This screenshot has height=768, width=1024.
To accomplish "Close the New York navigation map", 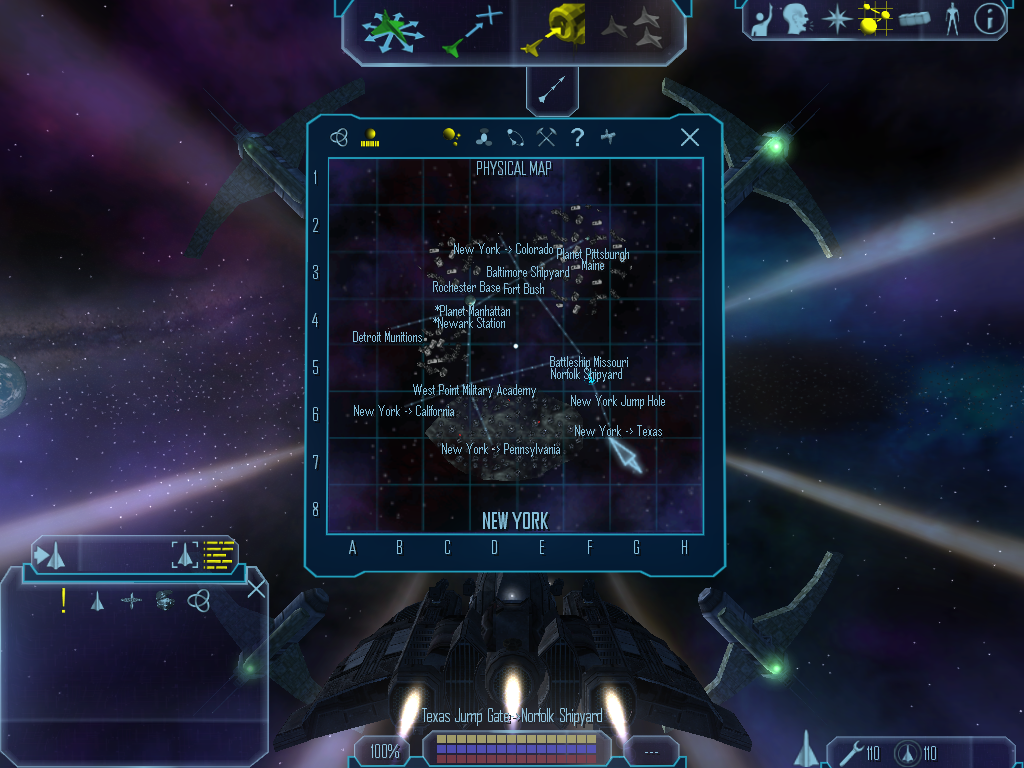I will point(689,138).
